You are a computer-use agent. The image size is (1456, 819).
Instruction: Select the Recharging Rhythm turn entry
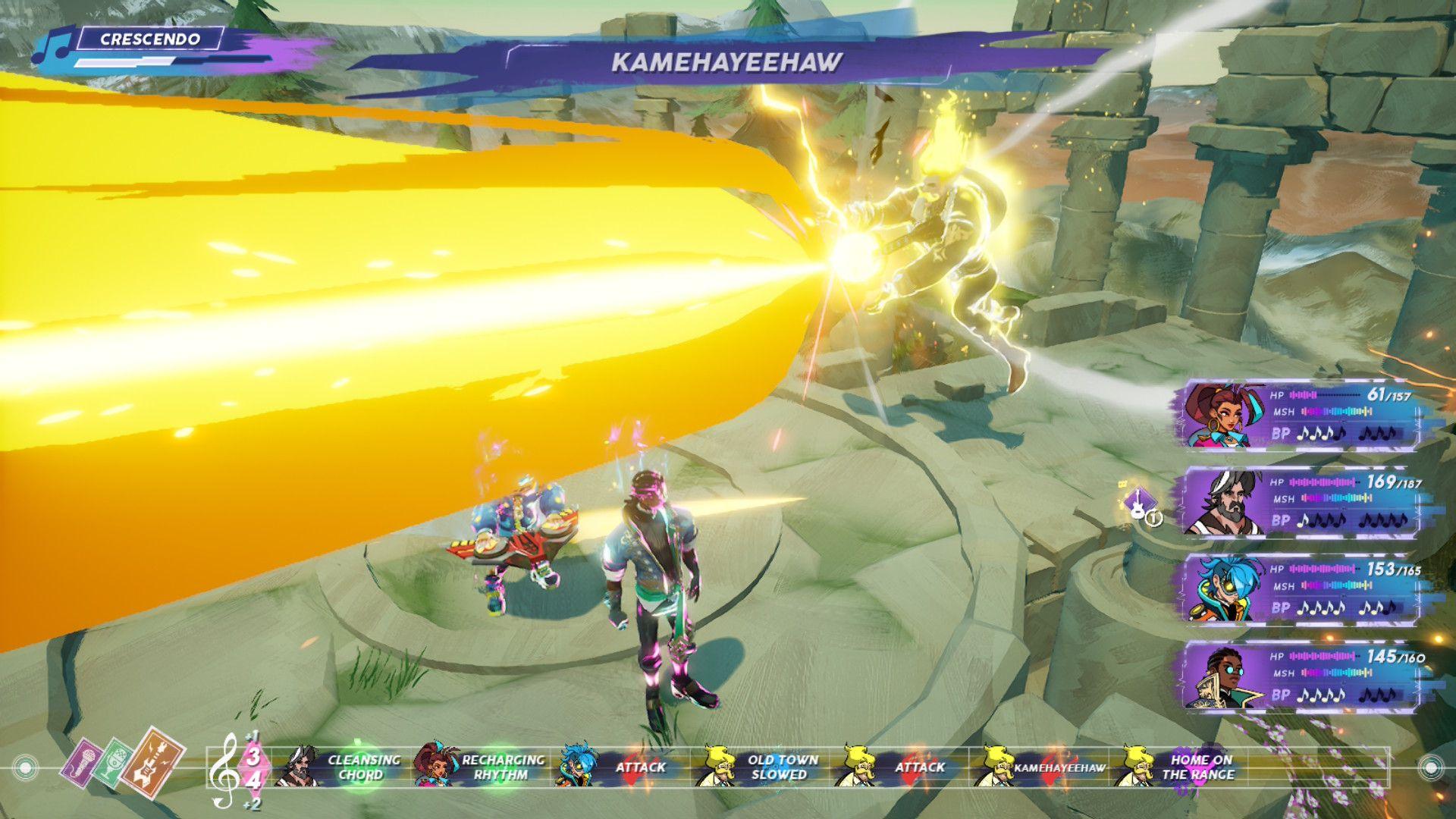(x=484, y=767)
